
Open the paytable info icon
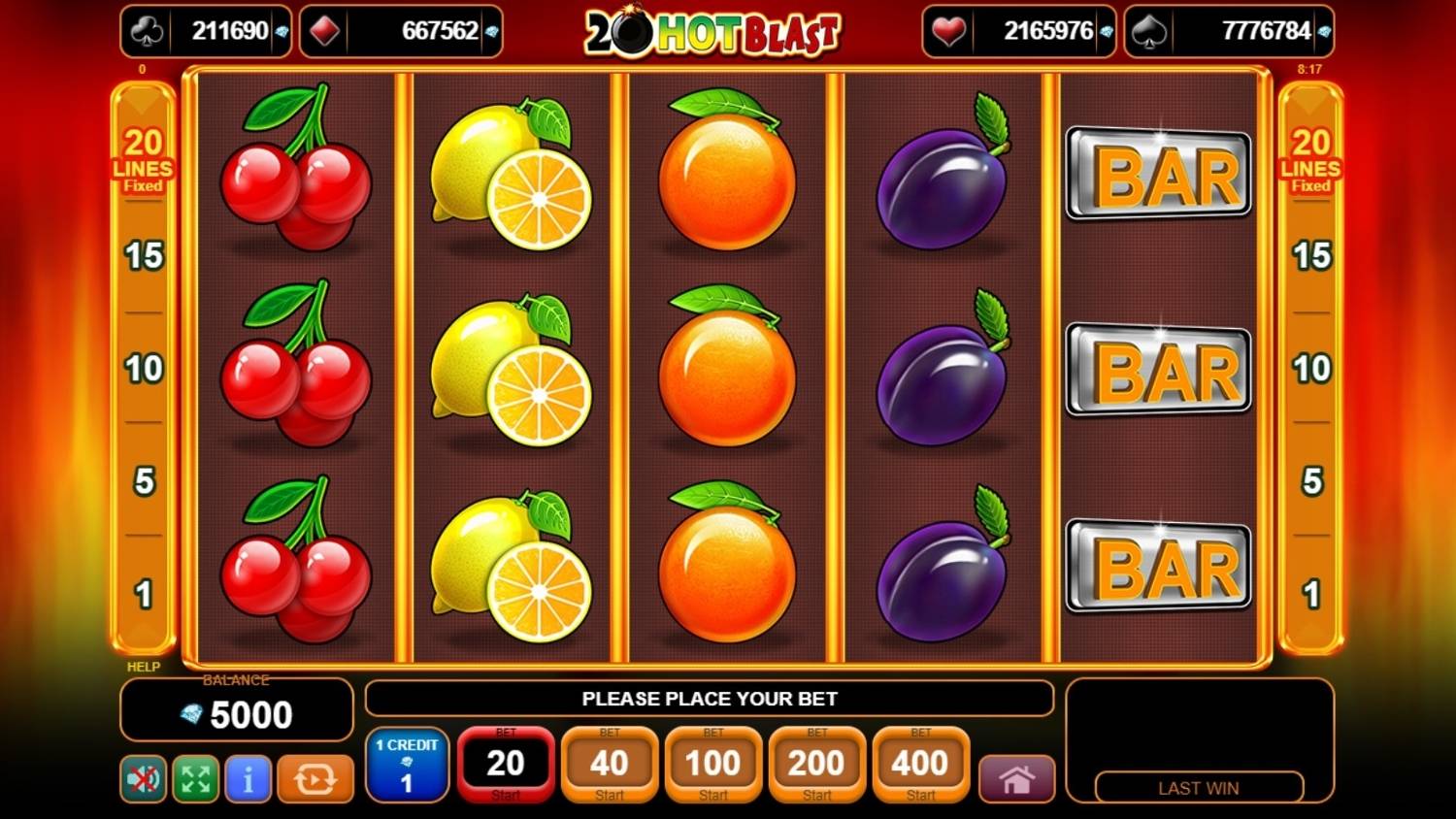pos(248,777)
